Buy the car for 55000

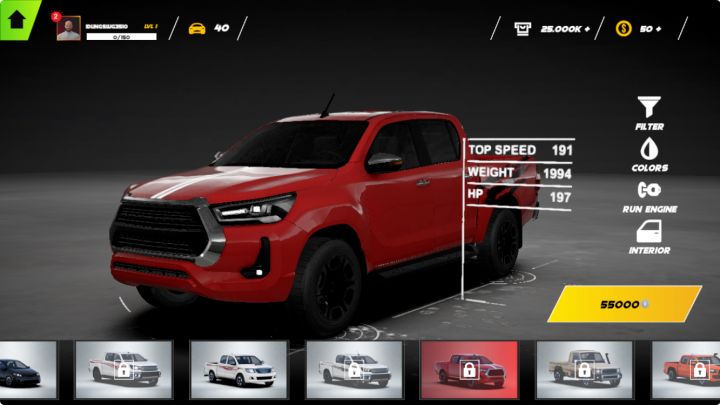(x=624, y=304)
